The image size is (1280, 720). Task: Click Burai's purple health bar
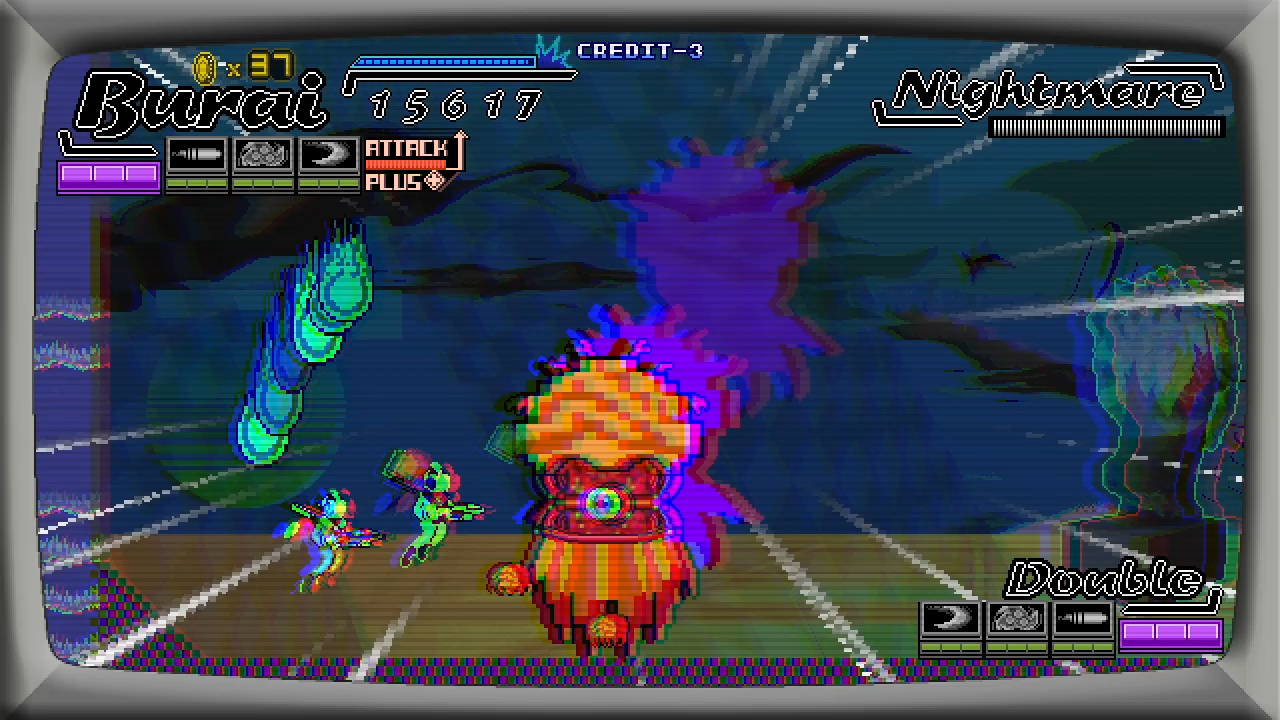pyautogui.click(x=109, y=176)
